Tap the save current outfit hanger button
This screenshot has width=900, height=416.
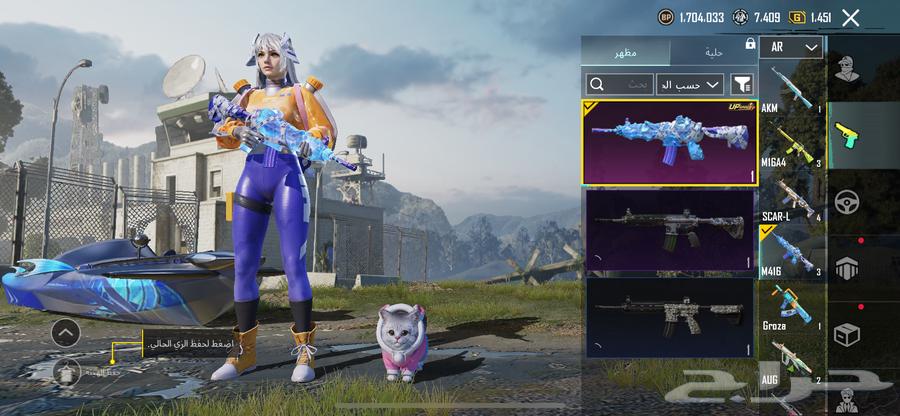66,370
